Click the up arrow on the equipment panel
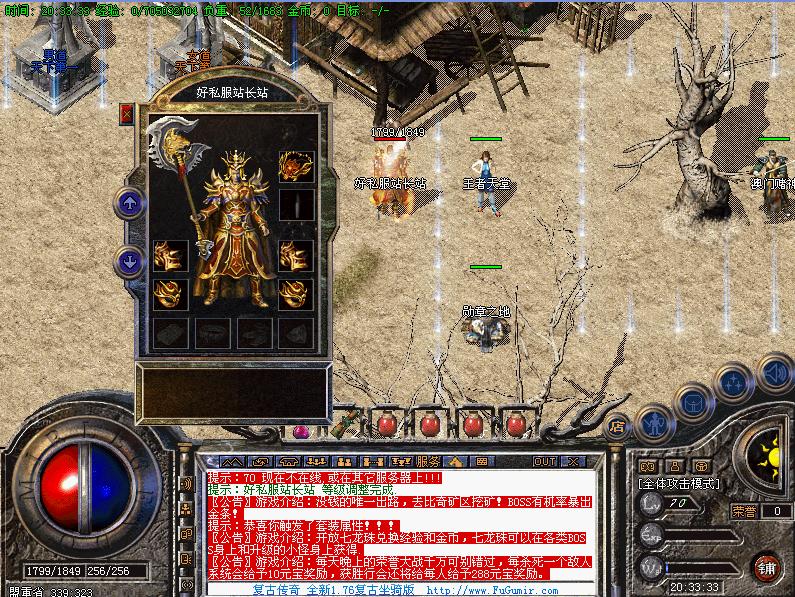 click(129, 203)
